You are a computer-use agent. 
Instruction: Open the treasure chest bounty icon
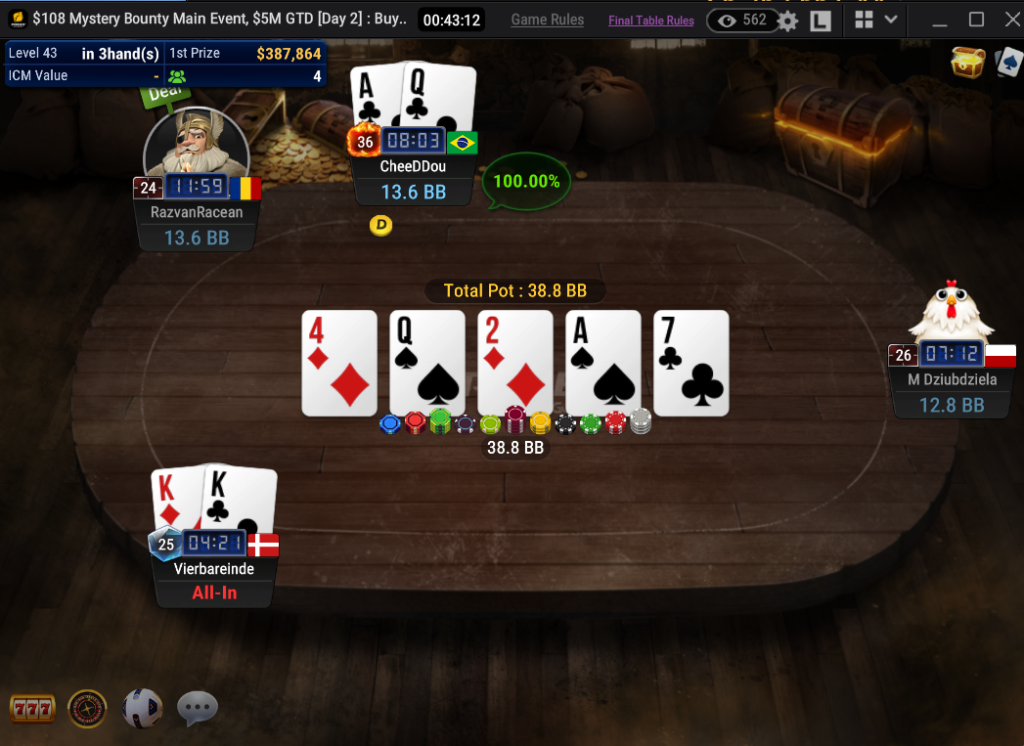pos(967,62)
